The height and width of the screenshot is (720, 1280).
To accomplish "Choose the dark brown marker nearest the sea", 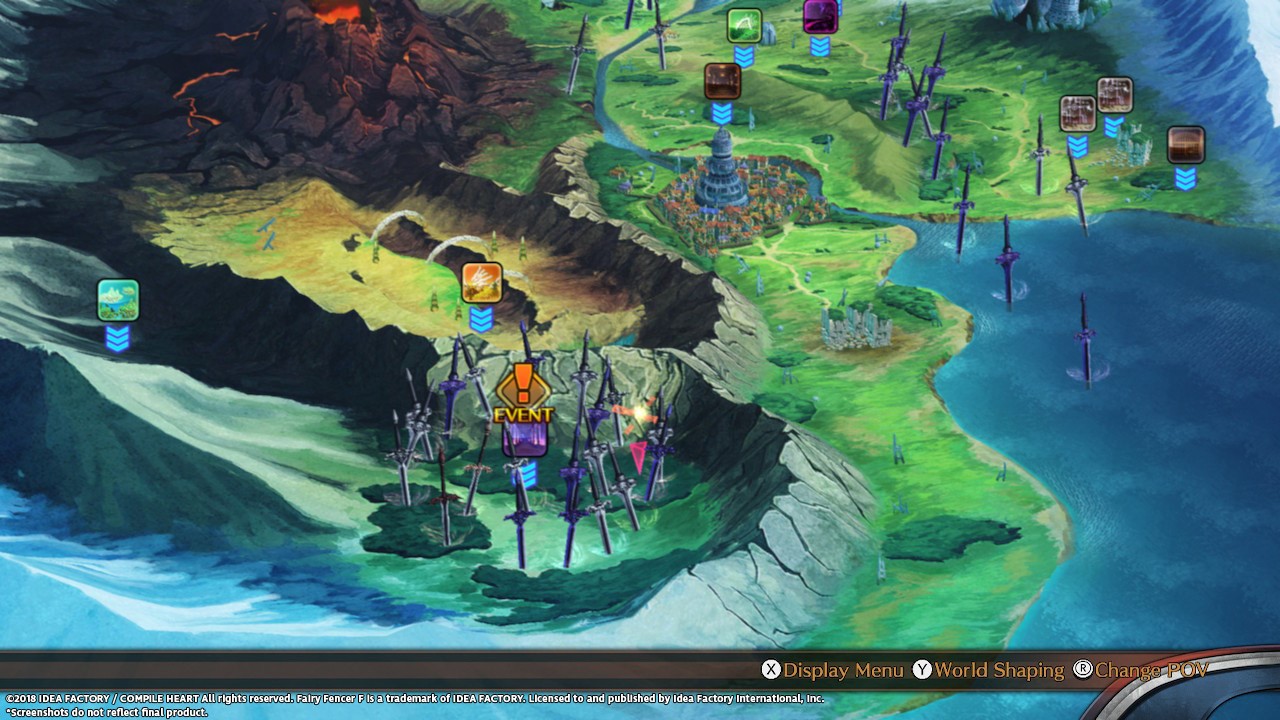I will coord(1185,145).
